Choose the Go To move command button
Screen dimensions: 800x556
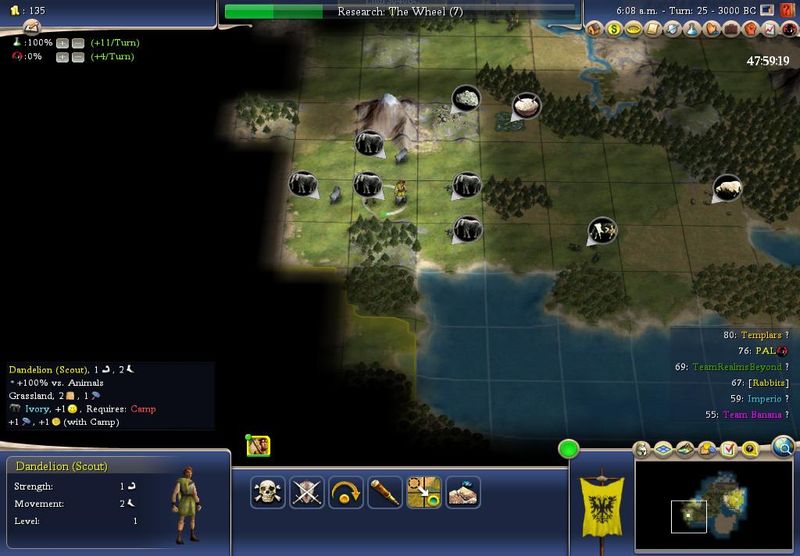[423, 492]
